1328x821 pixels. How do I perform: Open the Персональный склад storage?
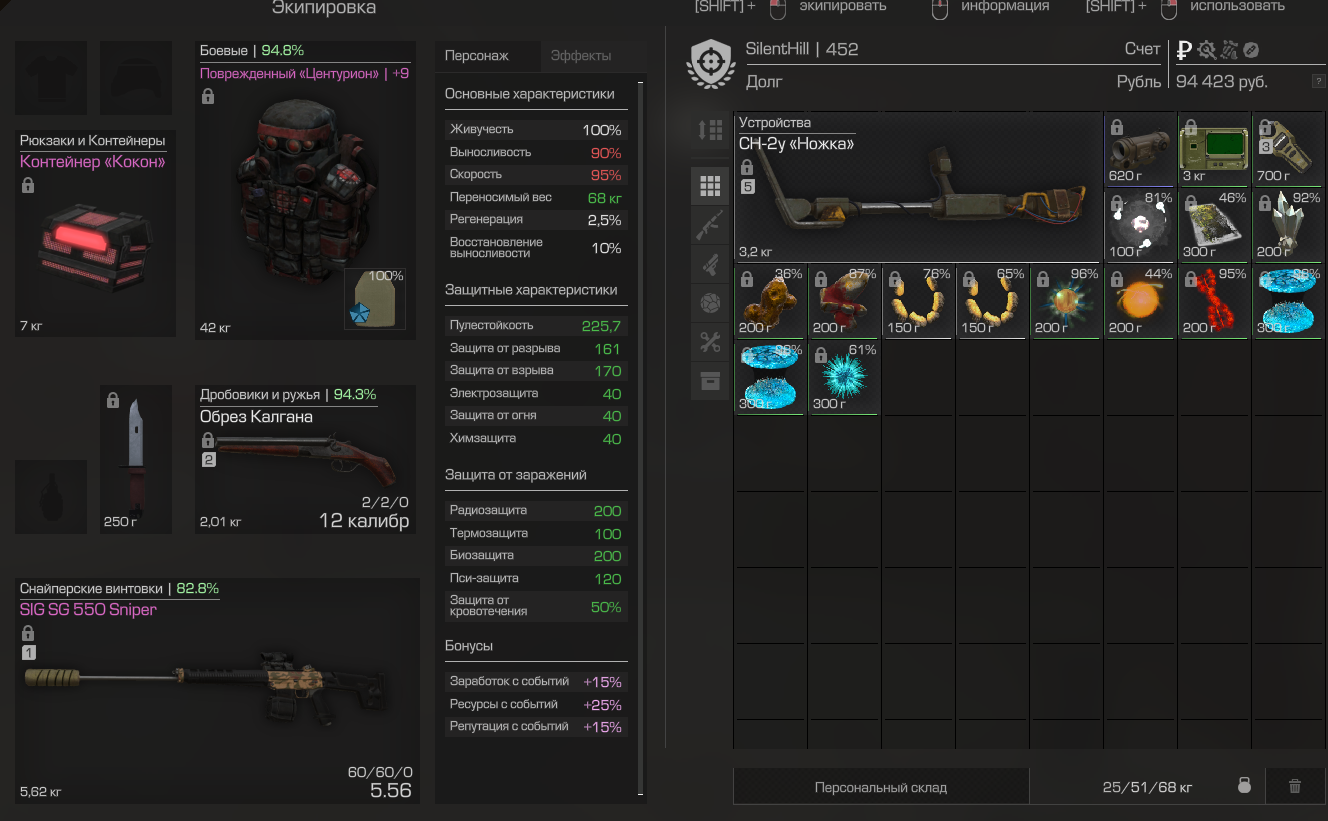tap(881, 787)
